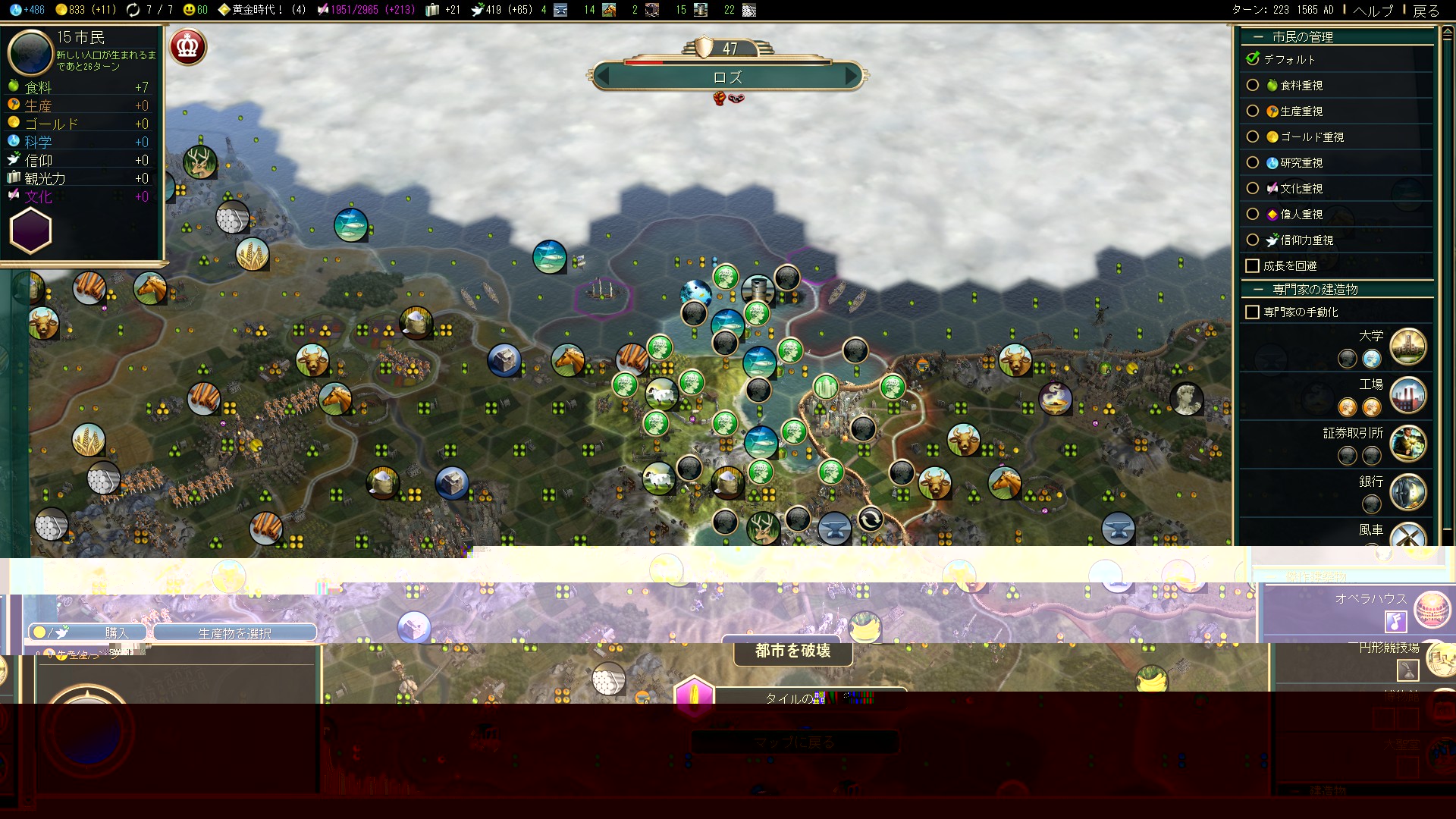Select 信仰力重視 faith focus
The width and height of the screenshot is (1456, 819).
pos(1253,240)
